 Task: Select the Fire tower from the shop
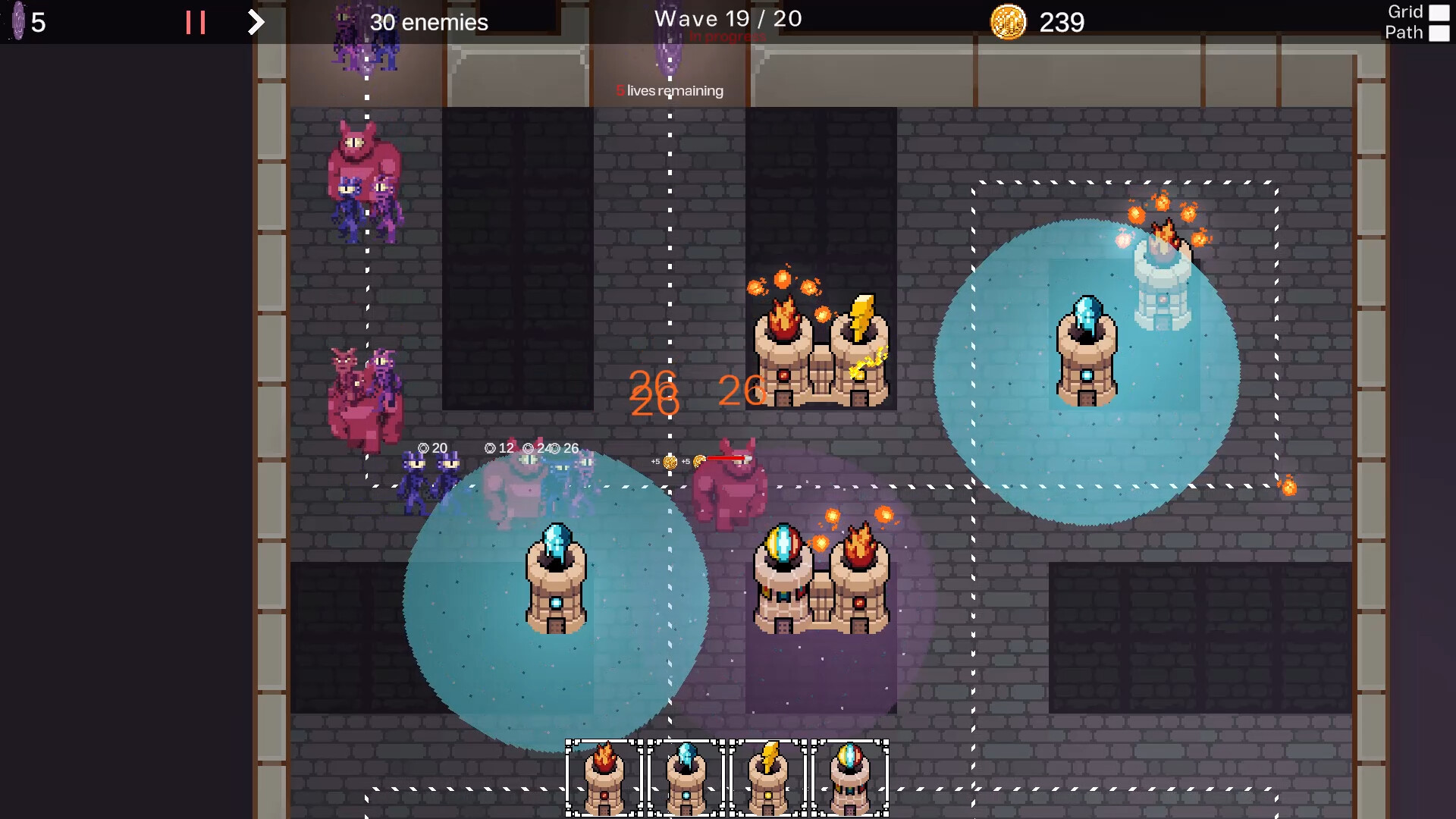(603, 773)
